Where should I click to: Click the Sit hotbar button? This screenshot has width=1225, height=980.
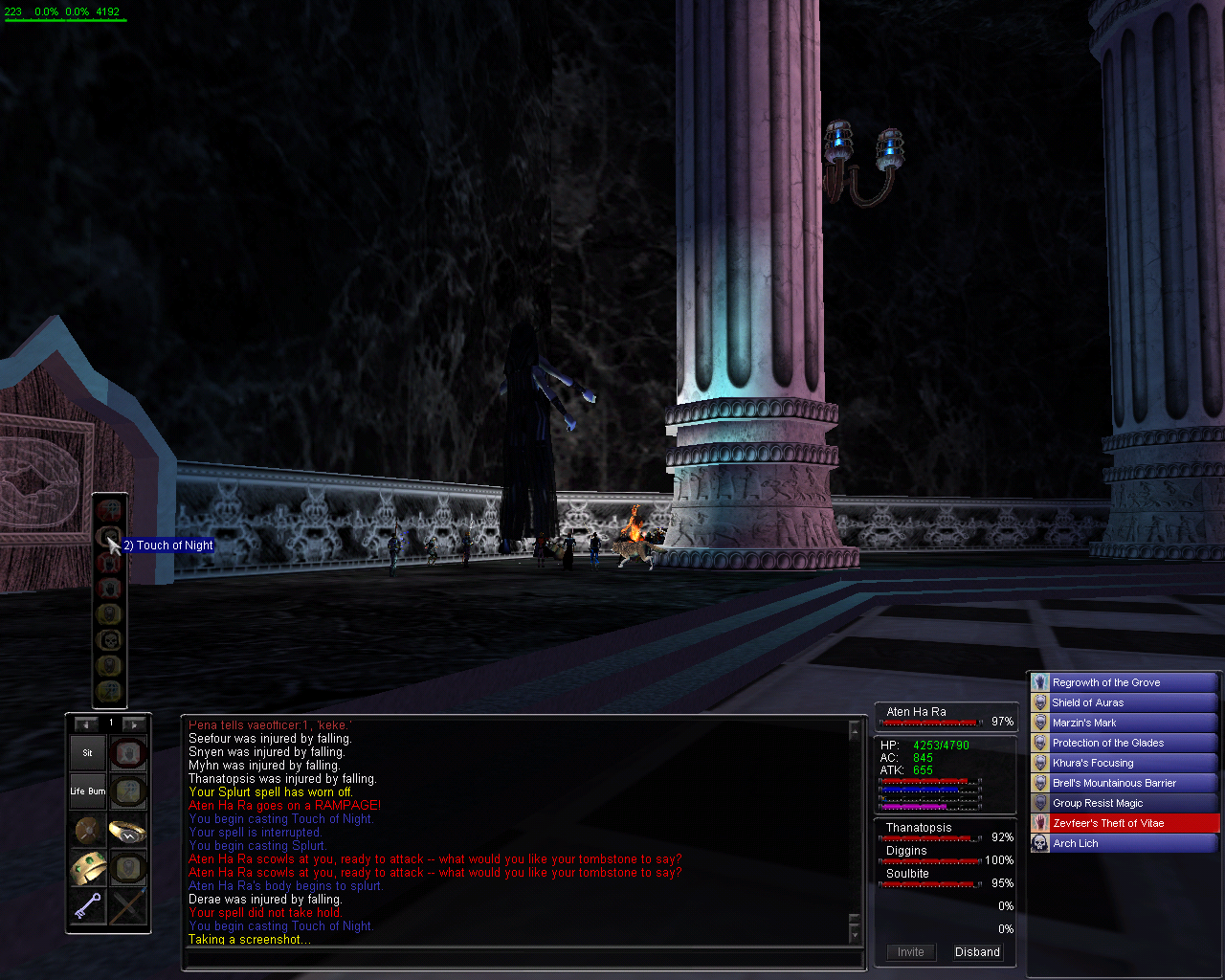pyautogui.click(x=87, y=753)
